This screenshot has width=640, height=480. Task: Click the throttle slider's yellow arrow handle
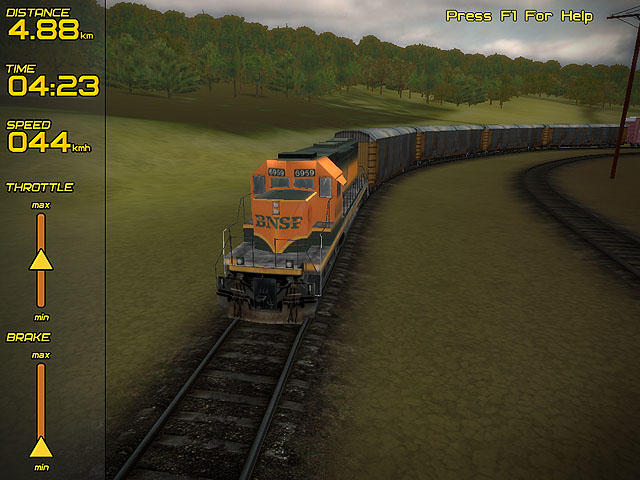click(x=41, y=260)
